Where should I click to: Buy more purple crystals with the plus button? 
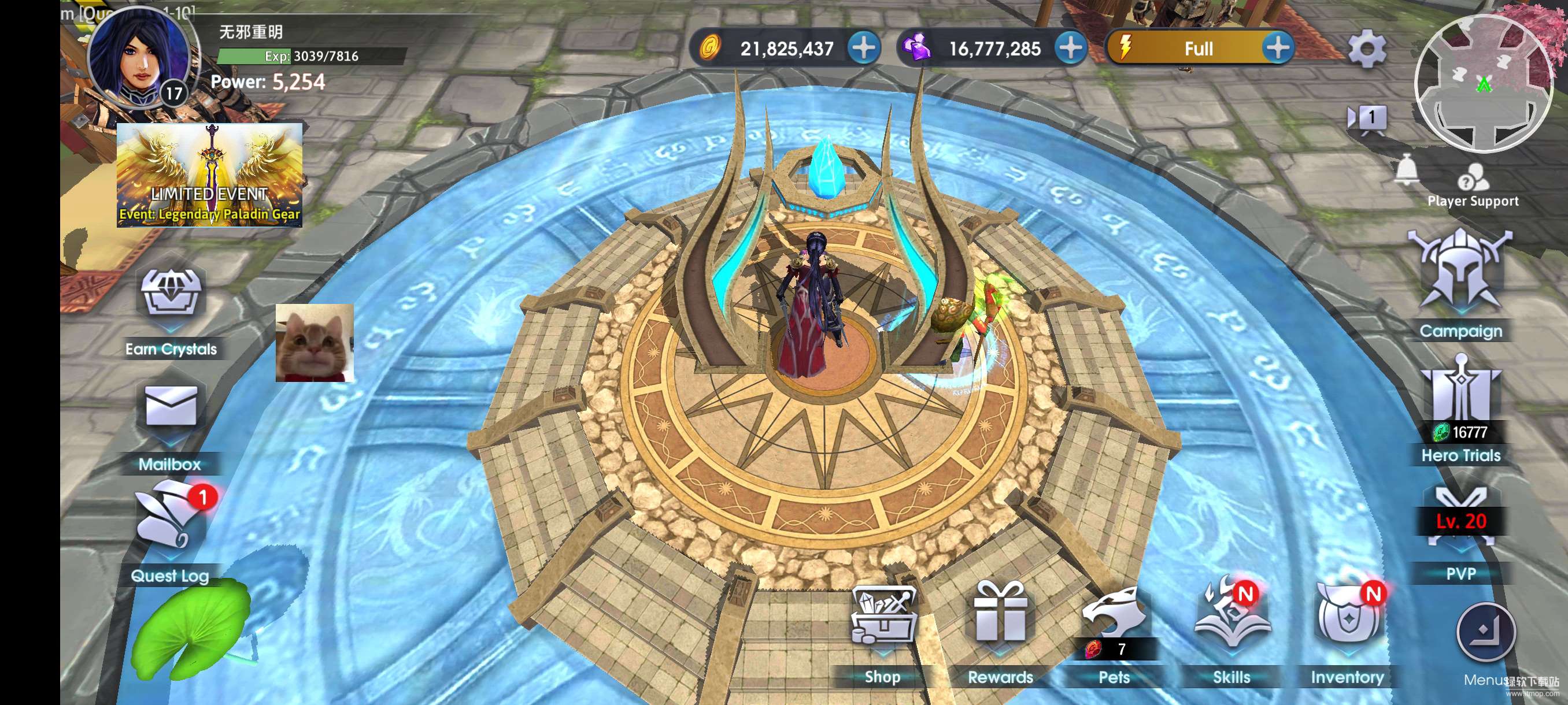1071,48
